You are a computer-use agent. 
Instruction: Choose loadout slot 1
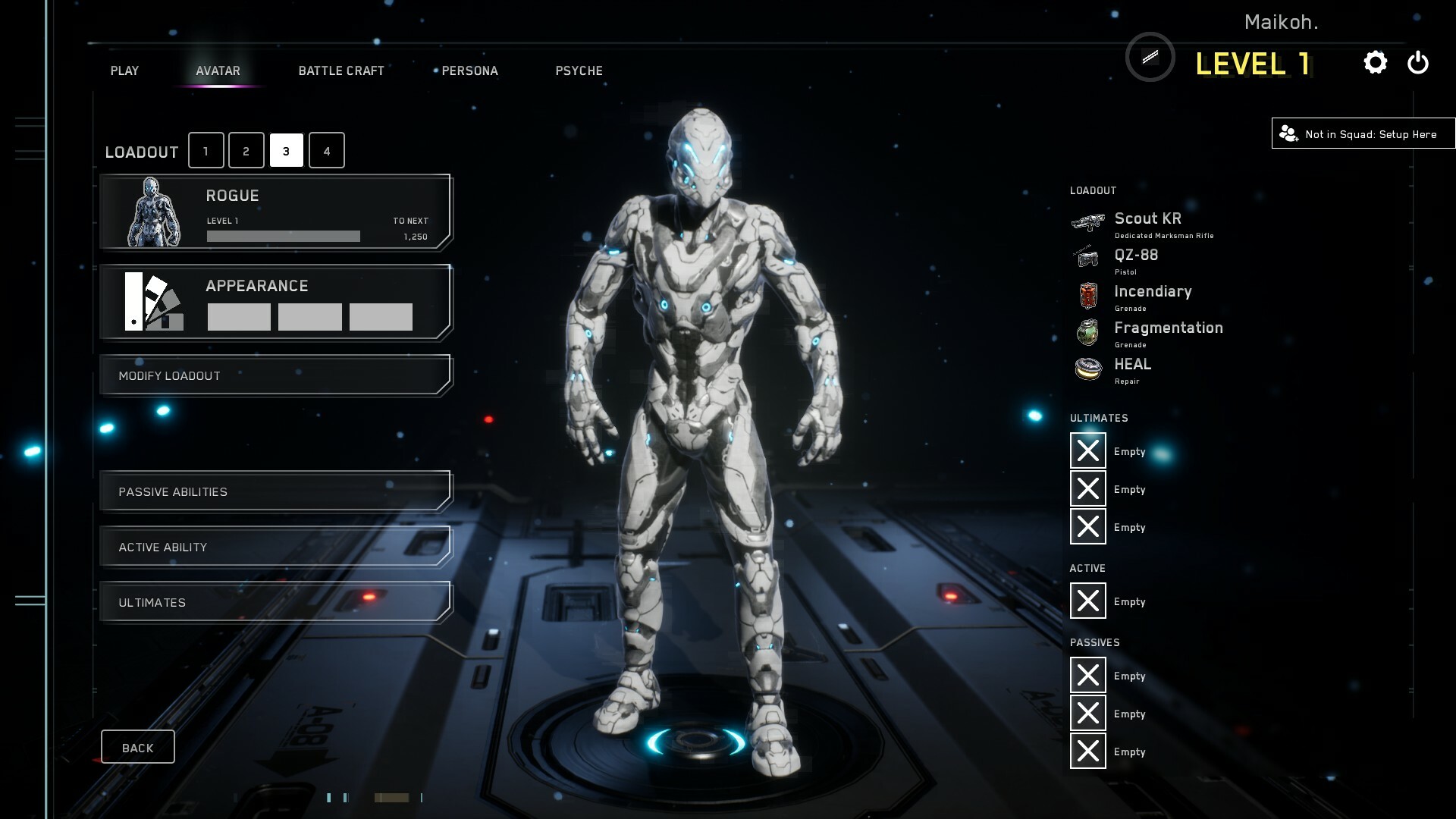pyautogui.click(x=206, y=150)
